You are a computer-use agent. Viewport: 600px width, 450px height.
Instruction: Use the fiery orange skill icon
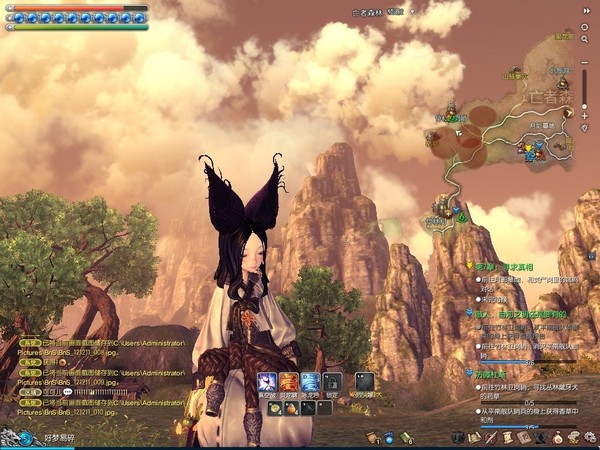(289, 383)
